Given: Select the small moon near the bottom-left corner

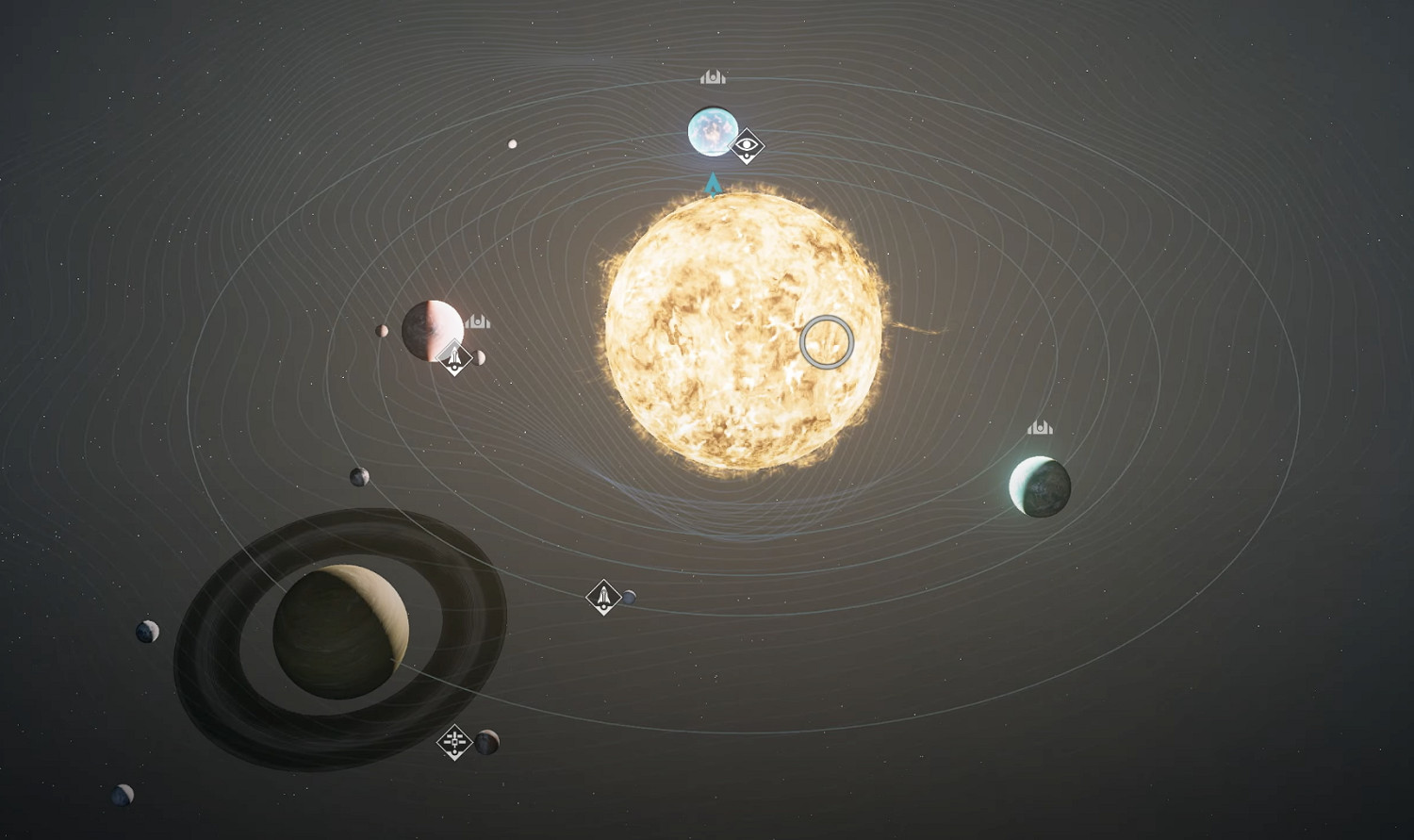Looking at the screenshot, I should [121, 795].
